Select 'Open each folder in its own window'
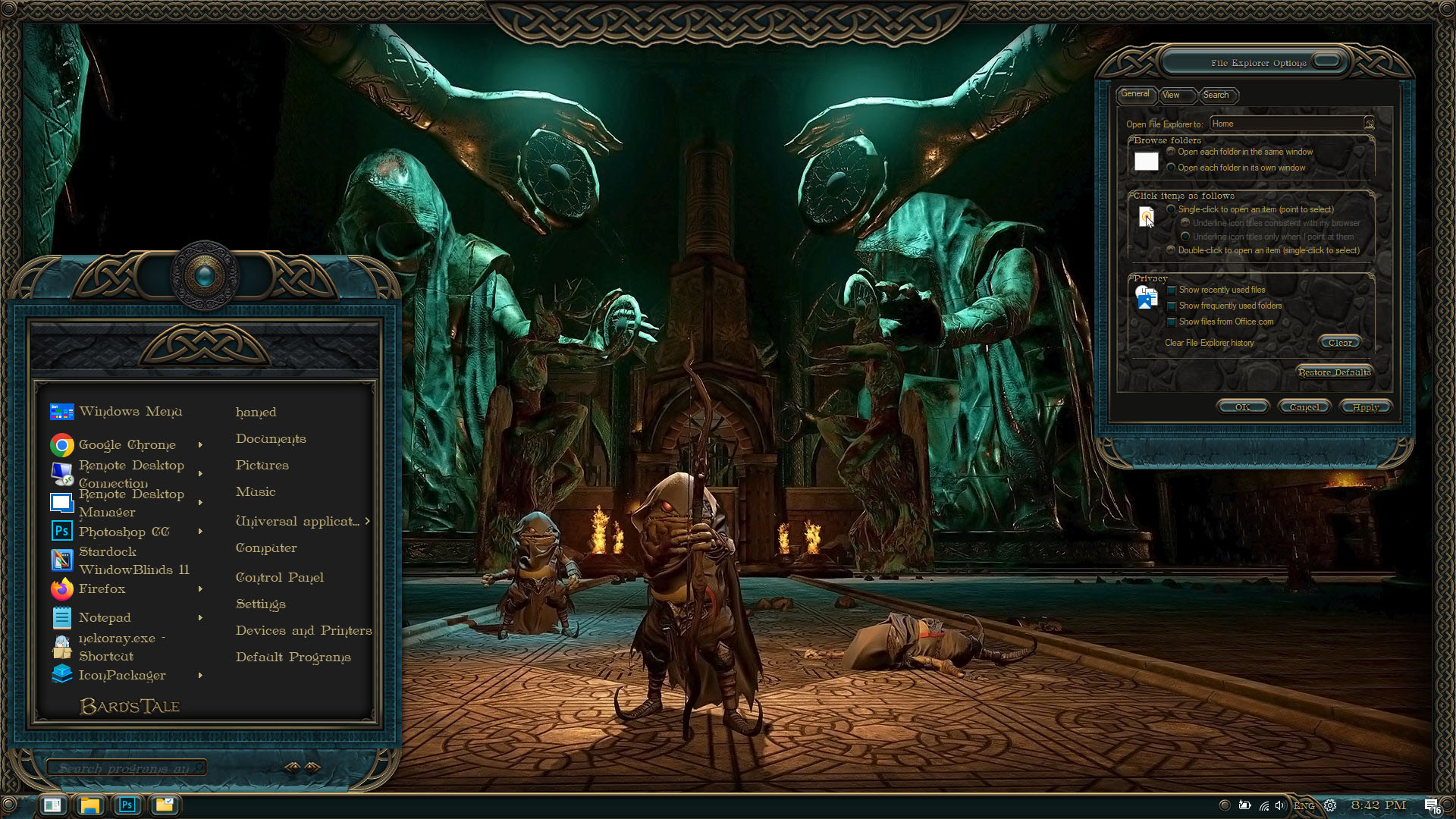 [1172, 168]
